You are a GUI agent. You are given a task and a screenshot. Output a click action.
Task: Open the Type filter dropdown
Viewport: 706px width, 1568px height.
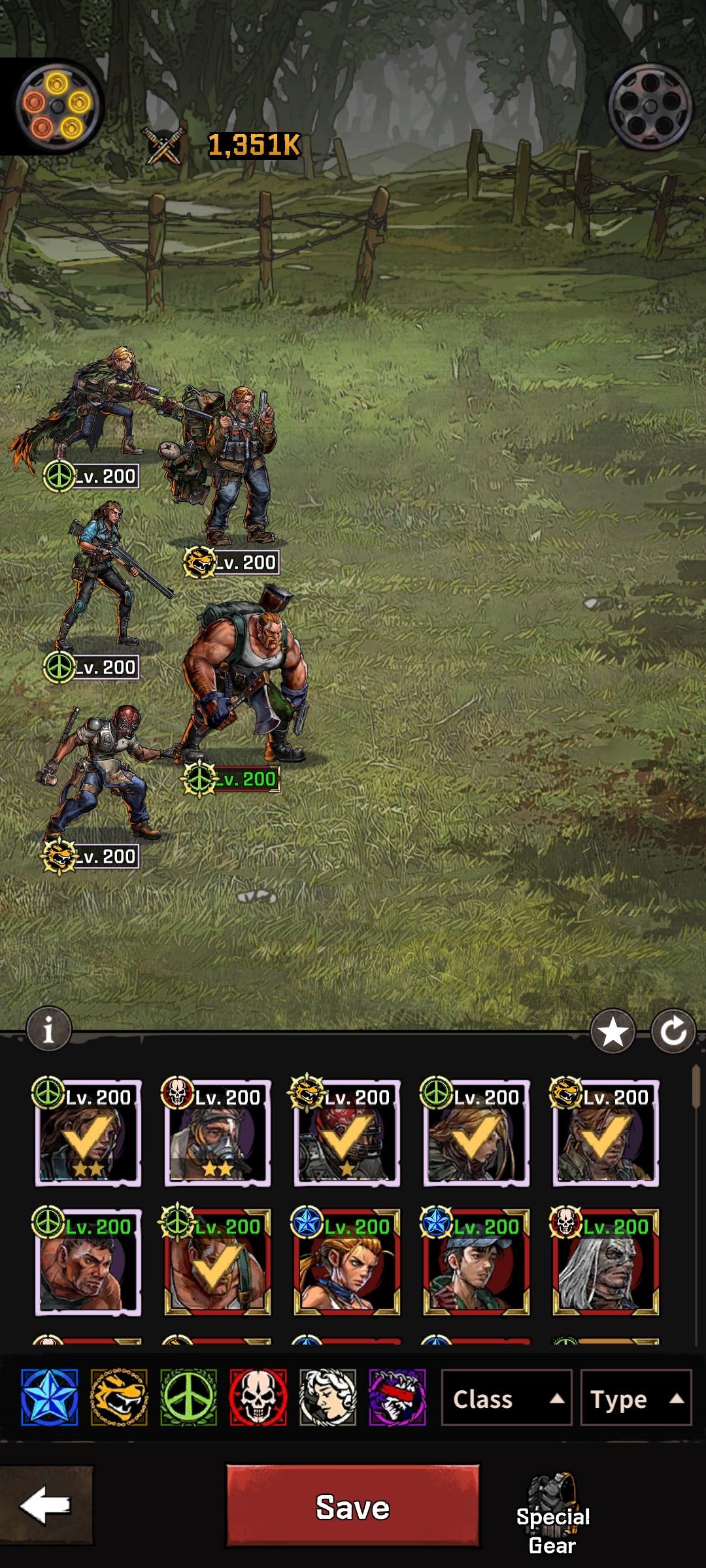click(x=635, y=1399)
